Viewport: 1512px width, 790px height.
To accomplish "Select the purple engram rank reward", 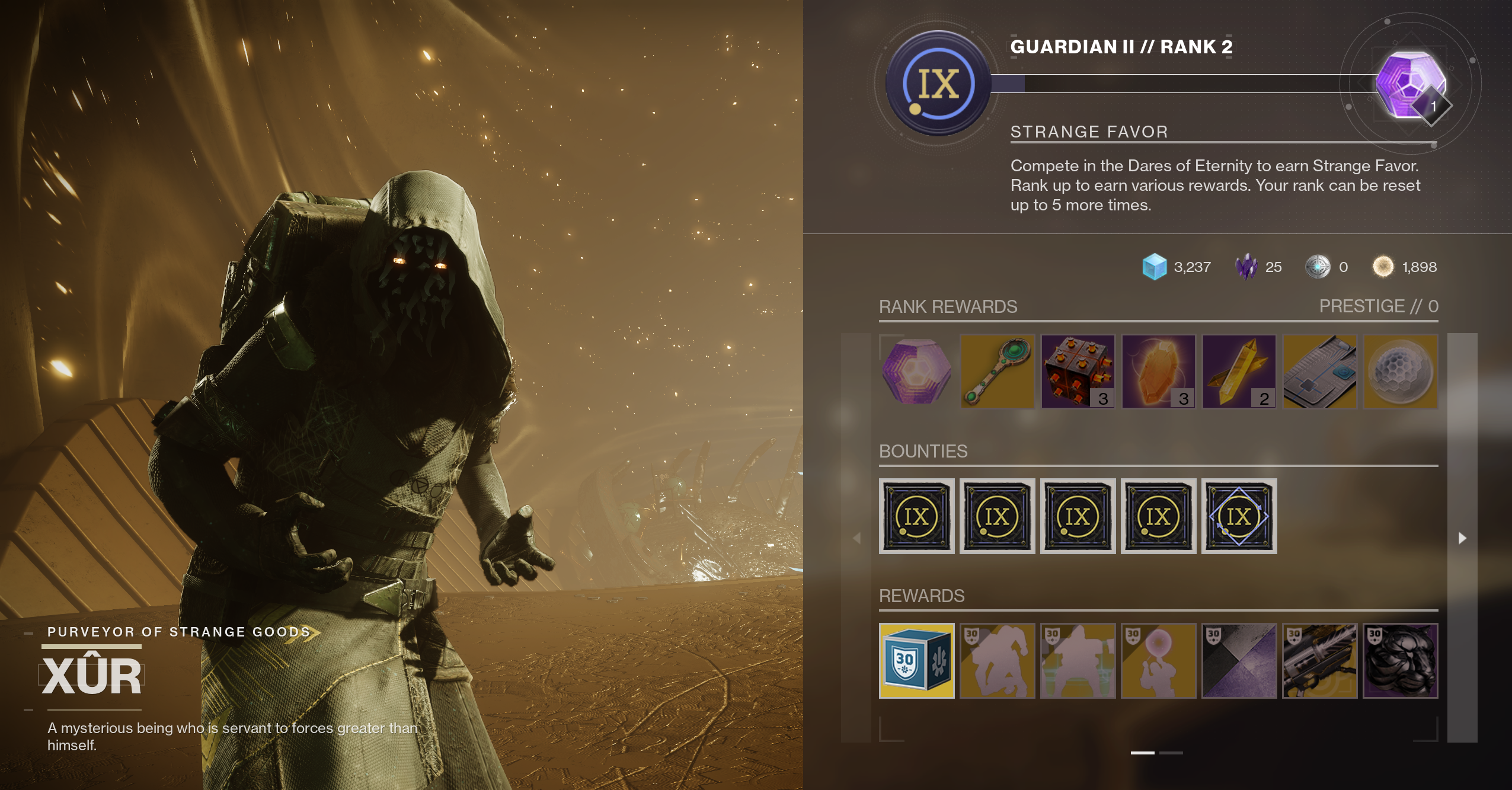I will (916, 372).
